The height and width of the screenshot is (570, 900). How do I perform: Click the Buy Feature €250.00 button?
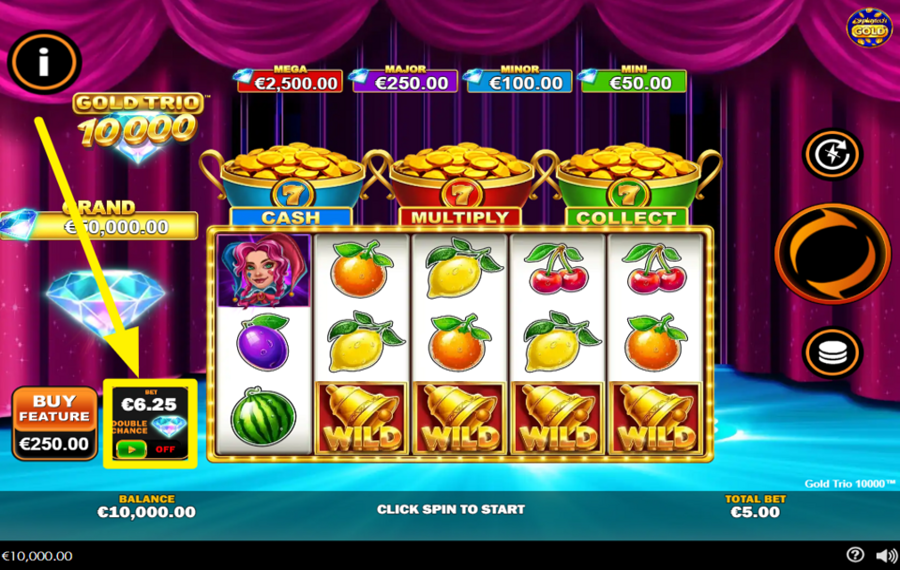(54, 422)
